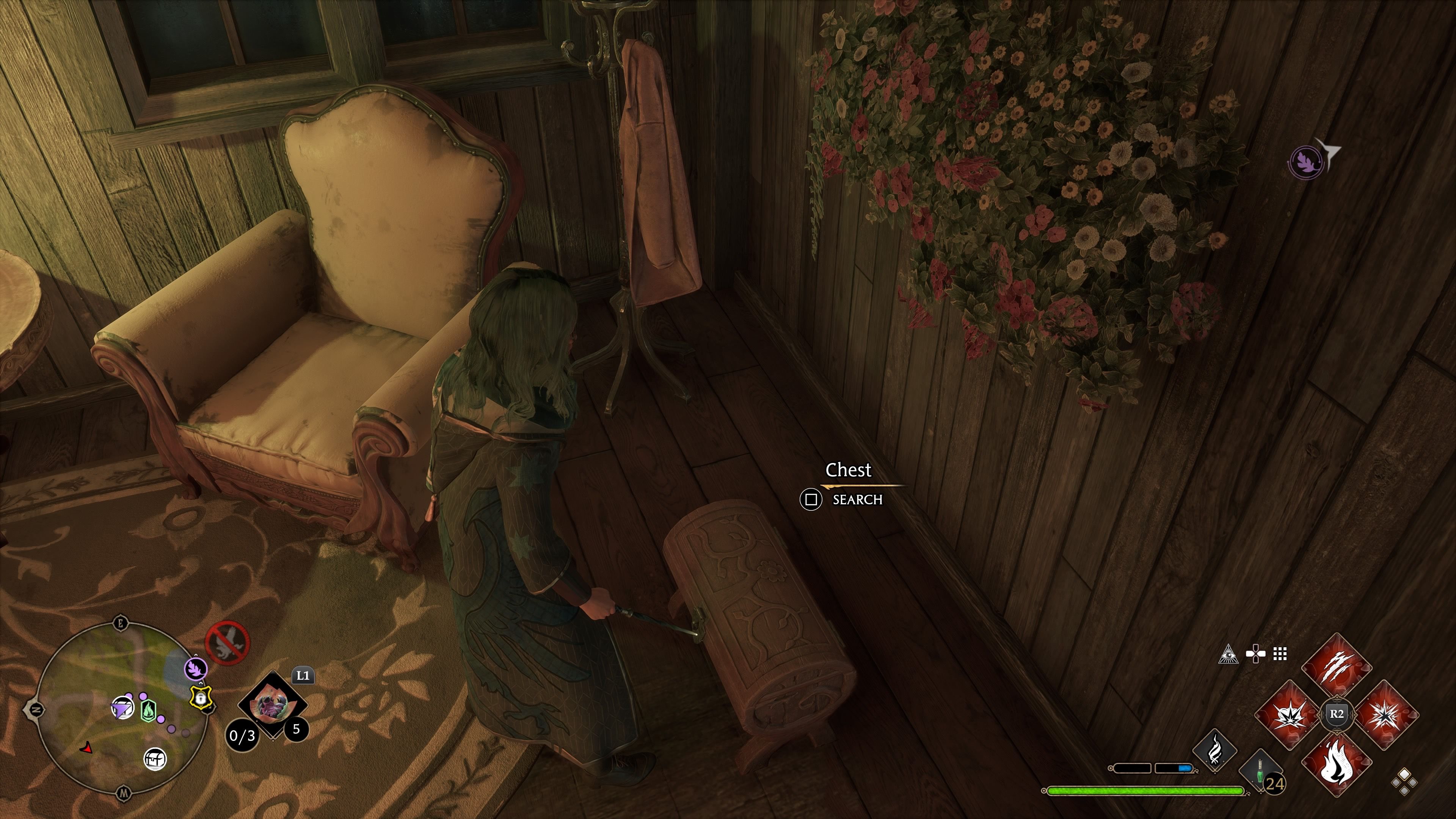Use the Venomous Tentacula item slot

pos(273,705)
